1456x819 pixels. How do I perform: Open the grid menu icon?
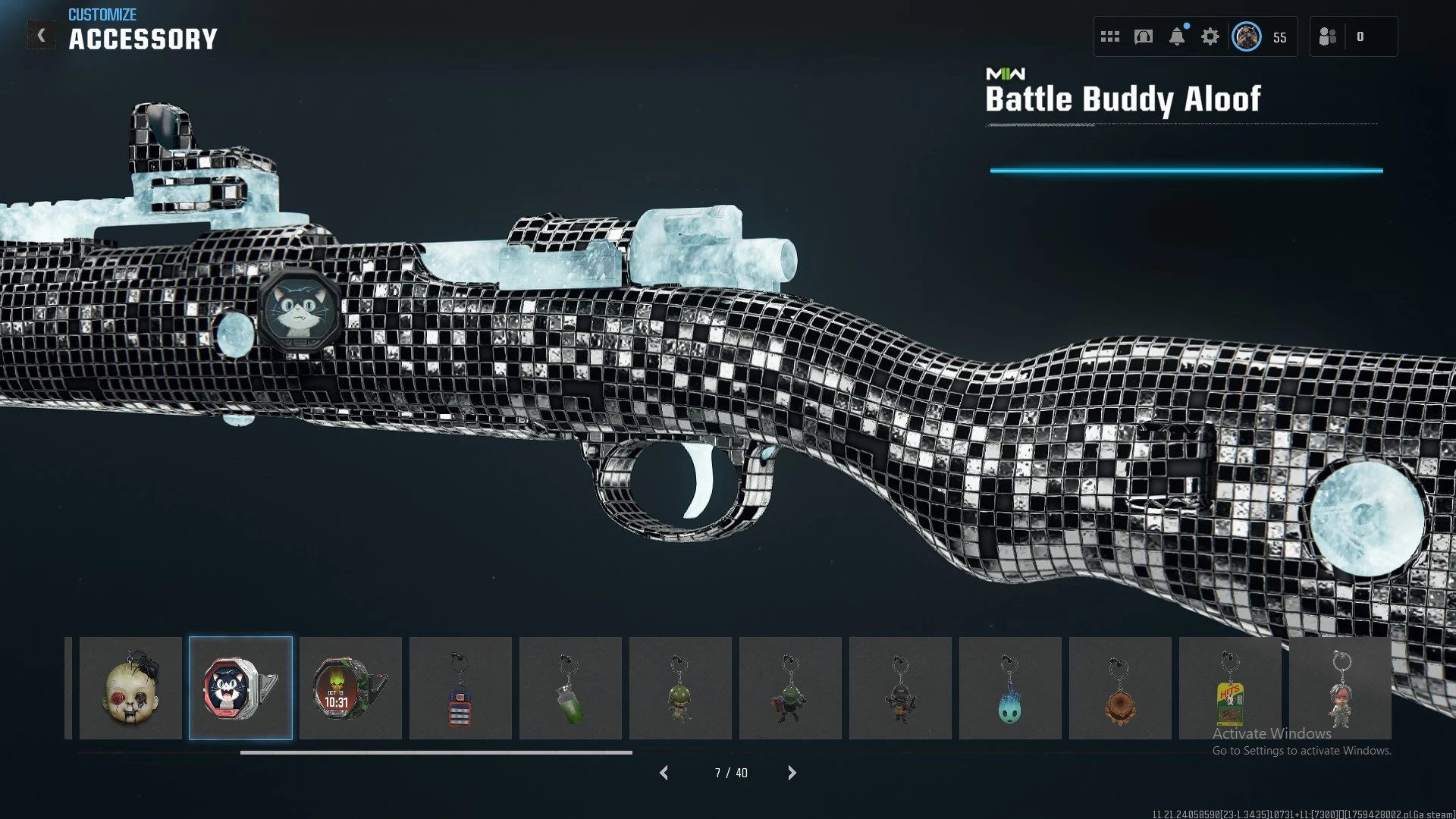click(1110, 36)
